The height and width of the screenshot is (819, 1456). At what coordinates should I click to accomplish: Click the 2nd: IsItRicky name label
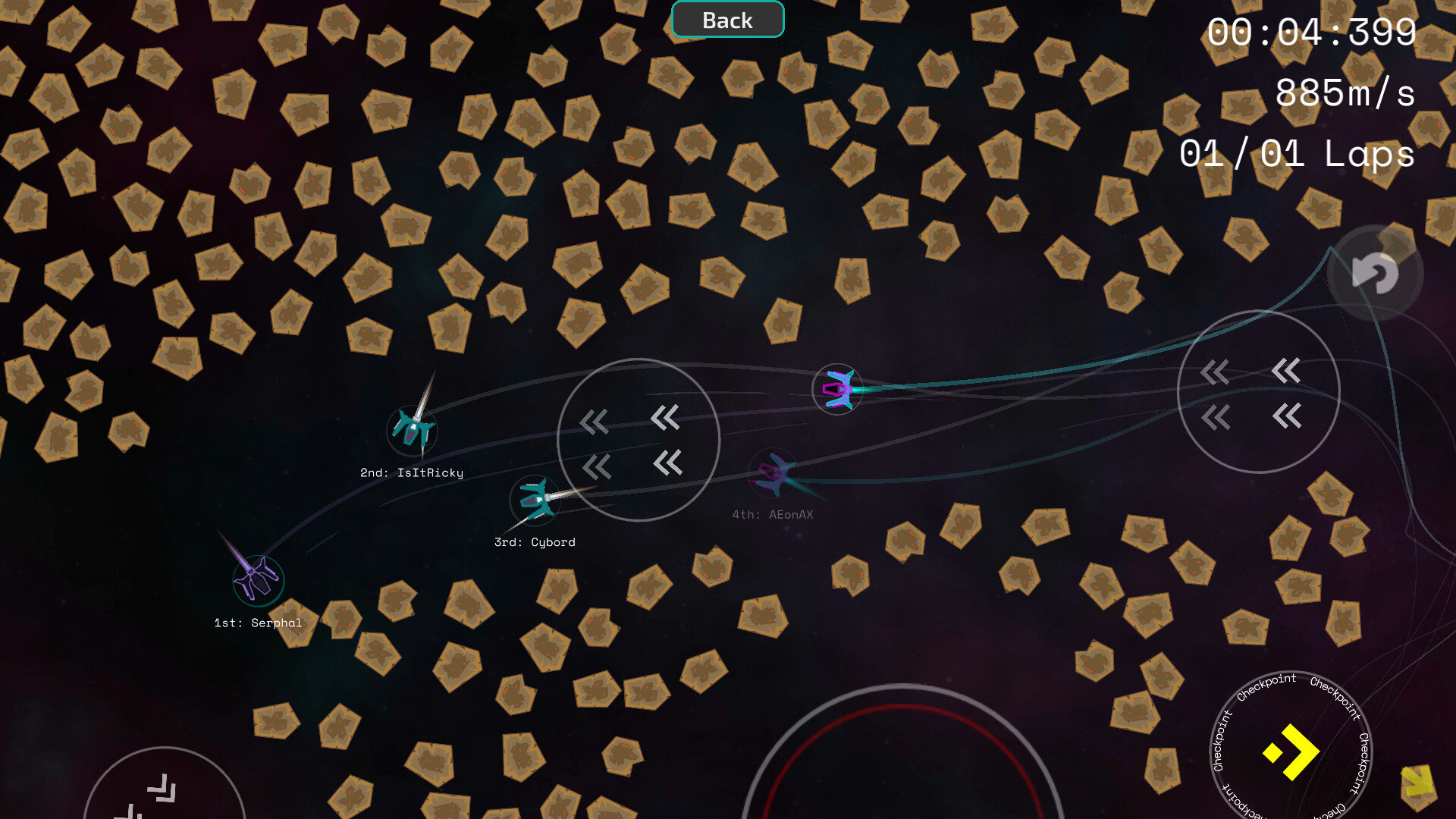413,472
